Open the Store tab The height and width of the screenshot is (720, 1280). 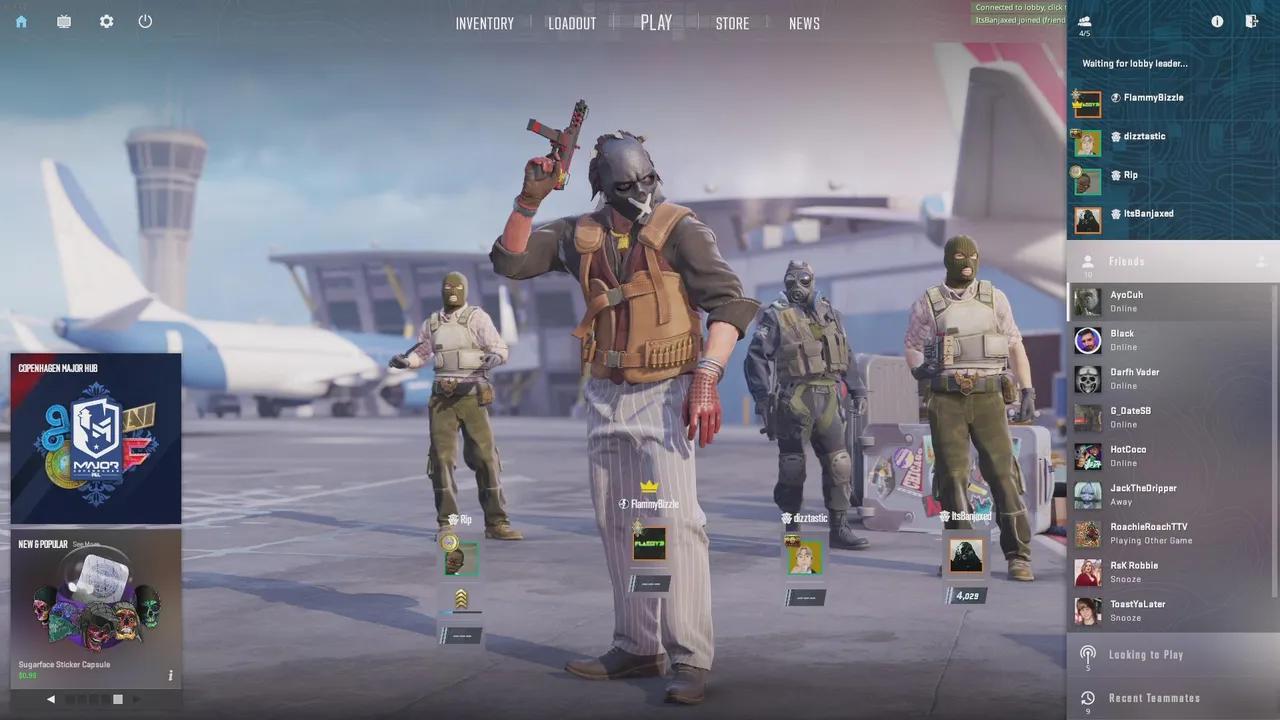click(732, 23)
